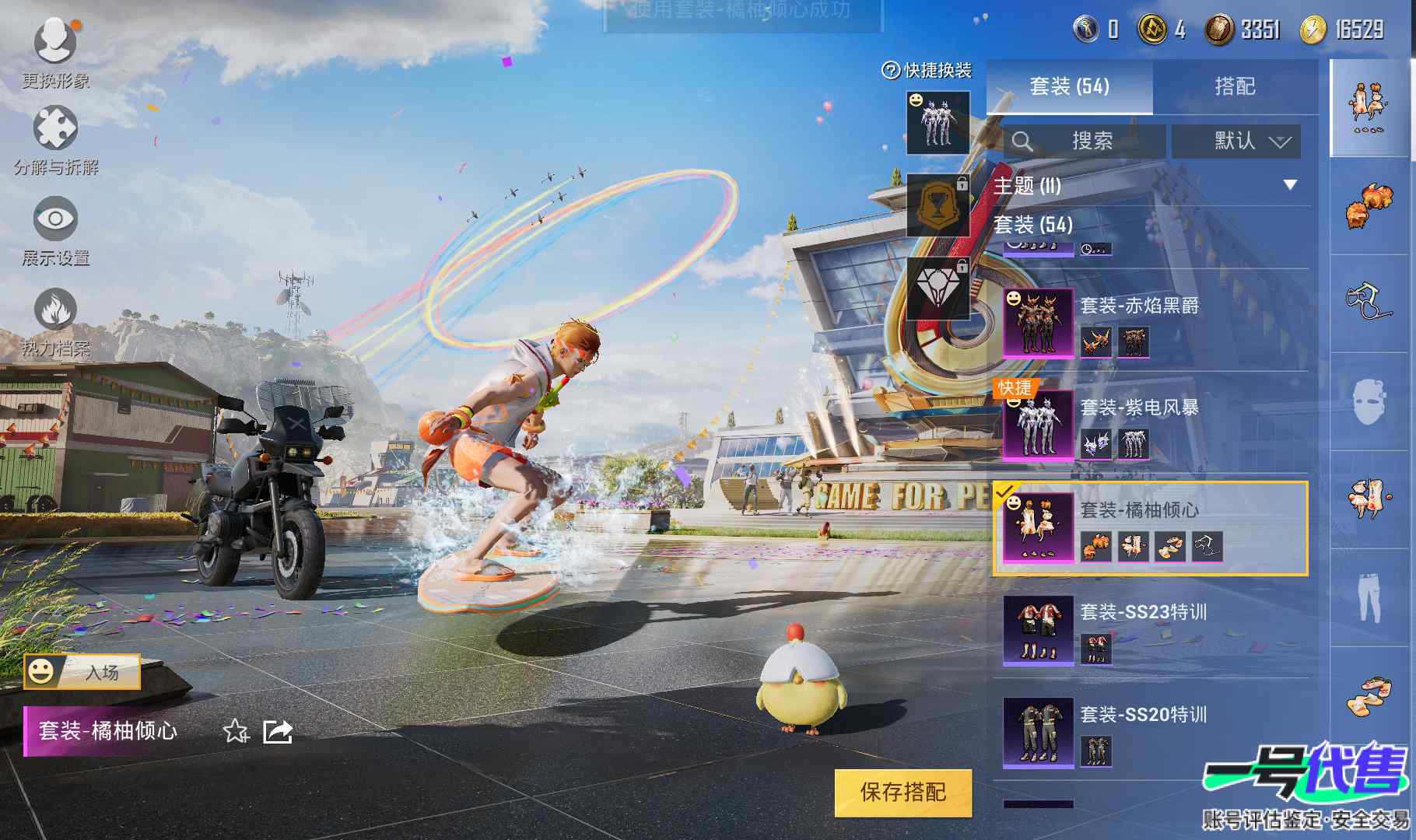Share the outfit using the arrow icon

[278, 731]
